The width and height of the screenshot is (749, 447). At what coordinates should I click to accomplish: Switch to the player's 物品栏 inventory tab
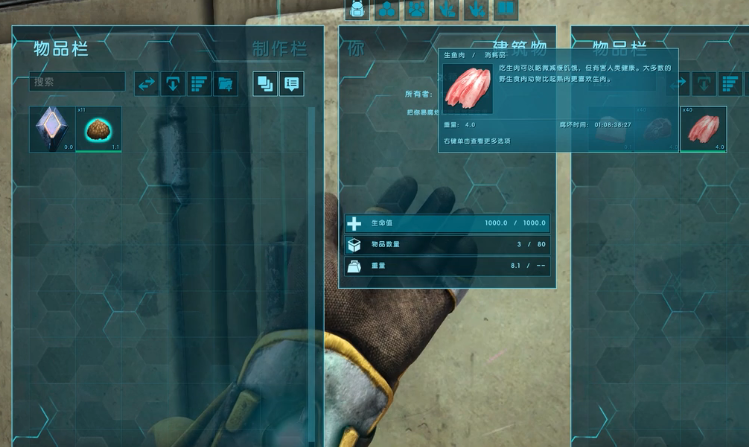click(59, 49)
